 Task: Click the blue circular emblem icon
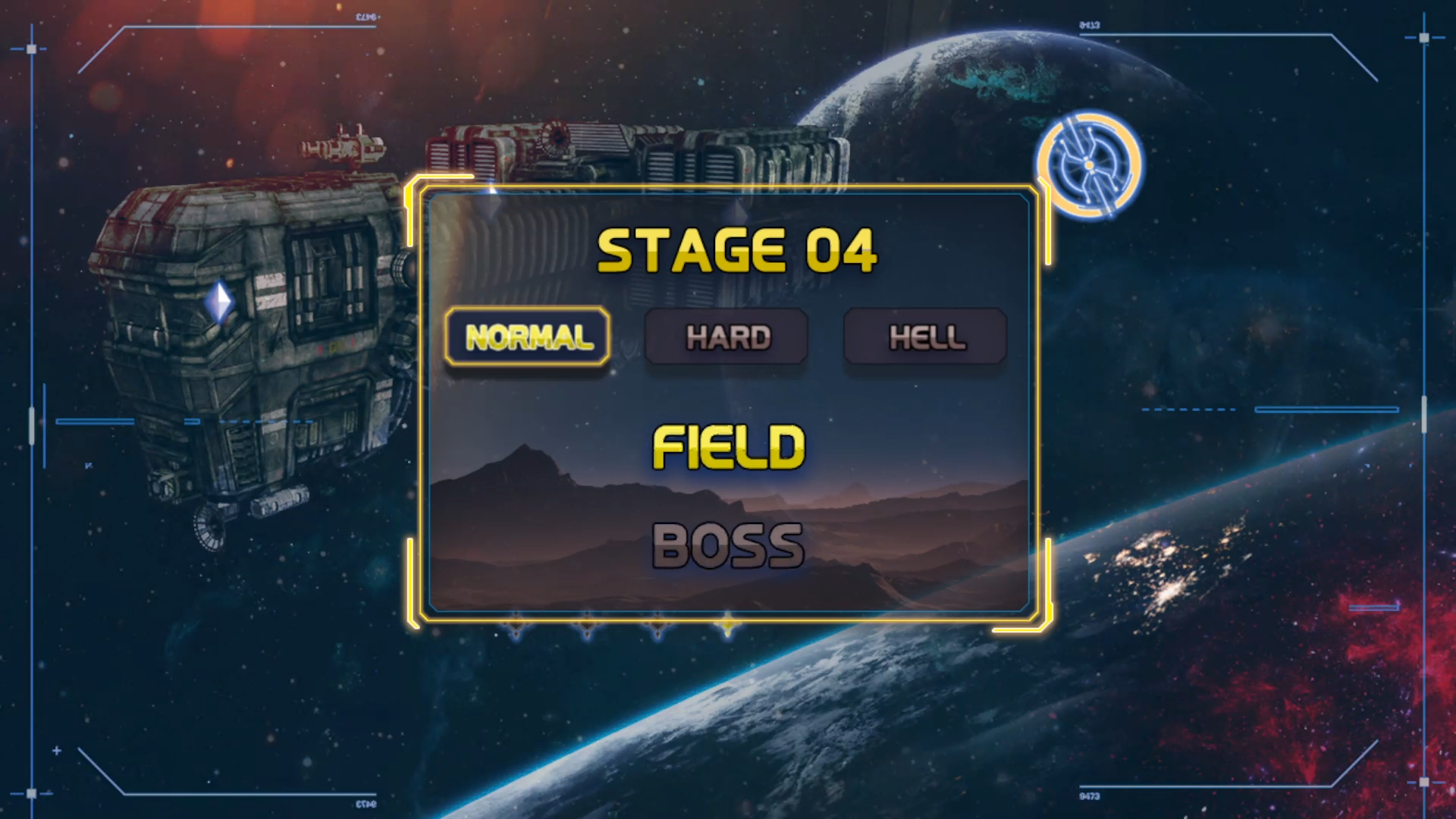pyautogui.click(x=1089, y=165)
